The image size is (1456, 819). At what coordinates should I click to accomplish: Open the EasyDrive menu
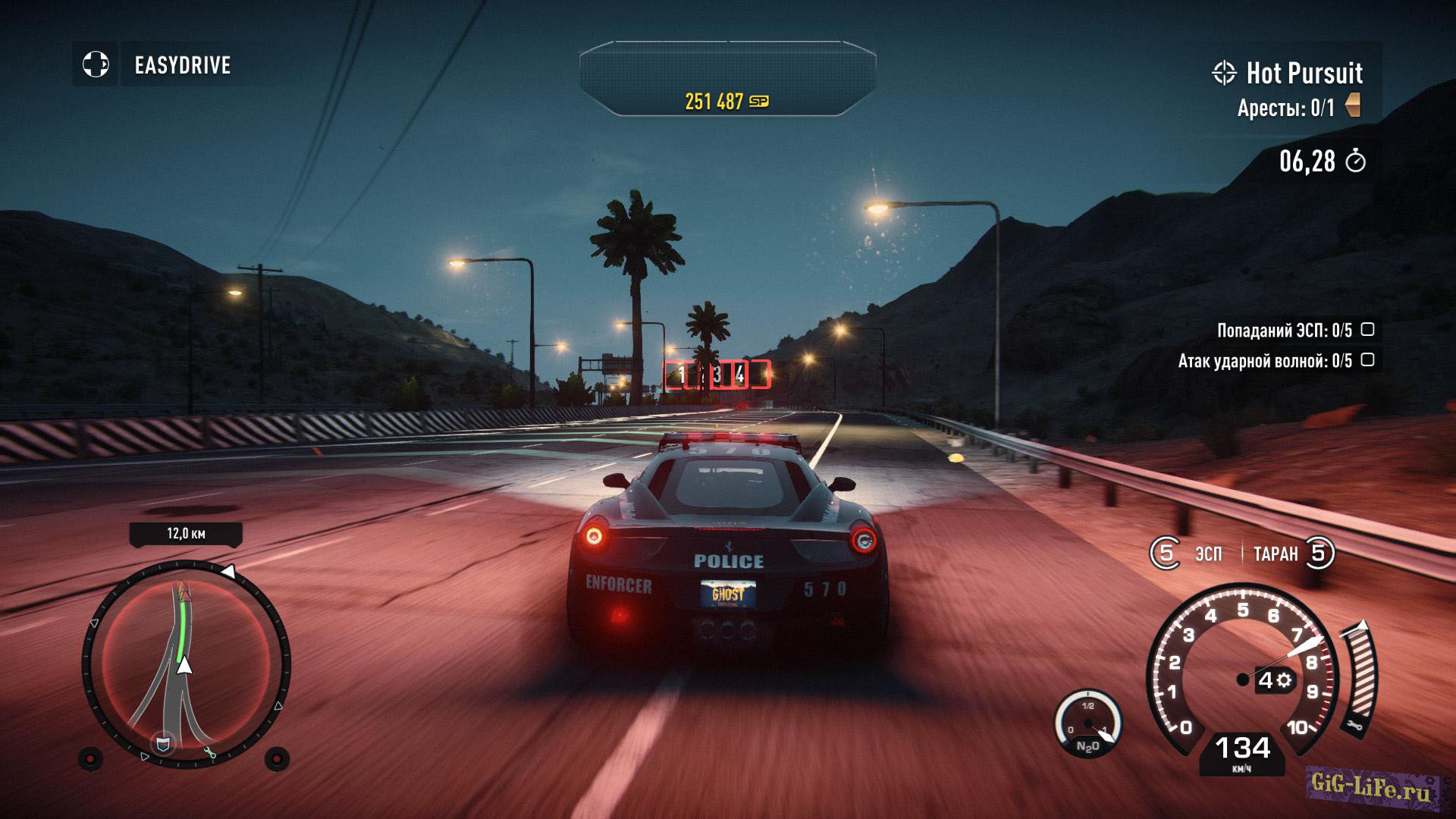(x=181, y=65)
